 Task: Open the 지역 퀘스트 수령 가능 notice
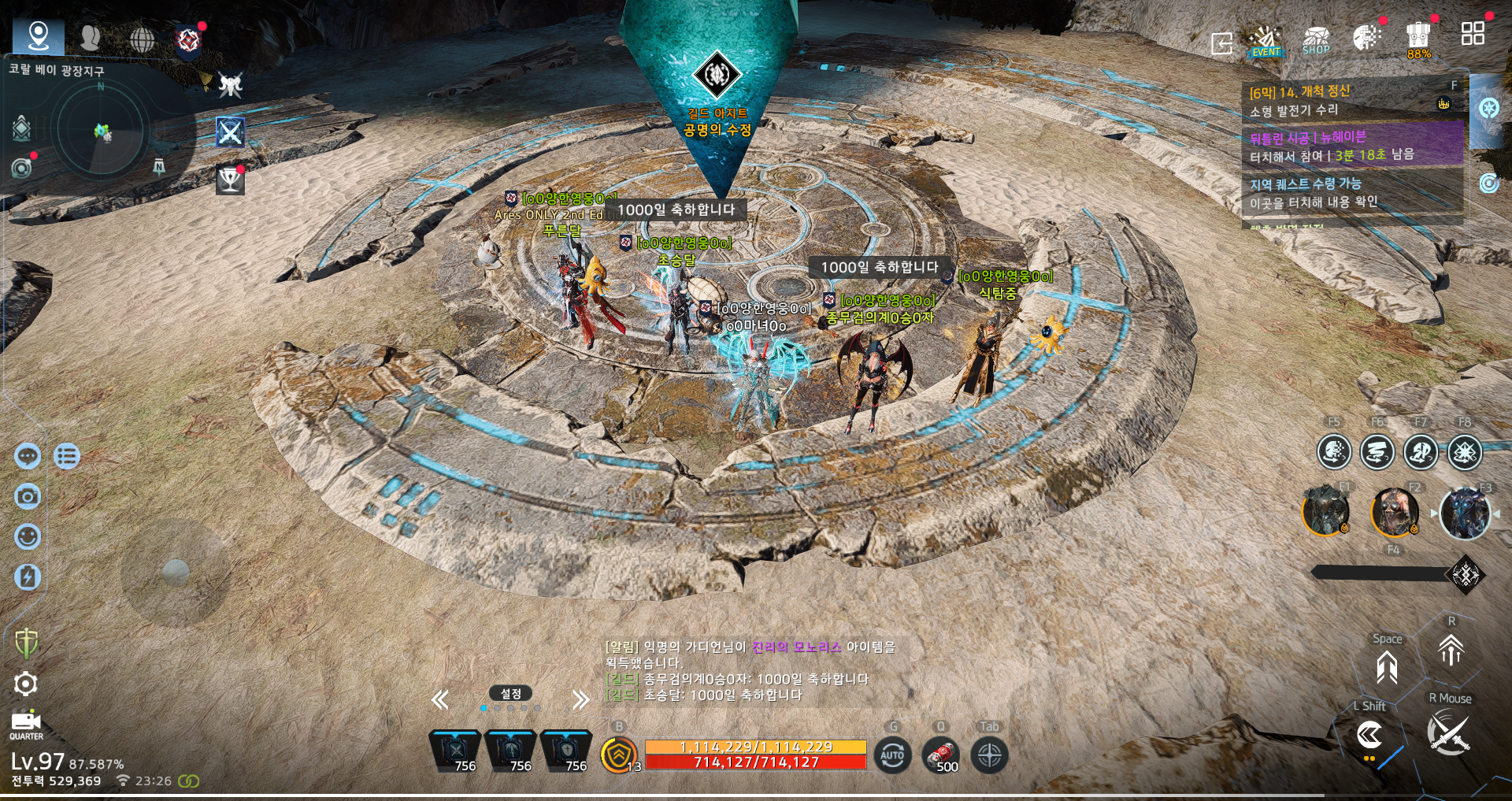tap(1351, 193)
